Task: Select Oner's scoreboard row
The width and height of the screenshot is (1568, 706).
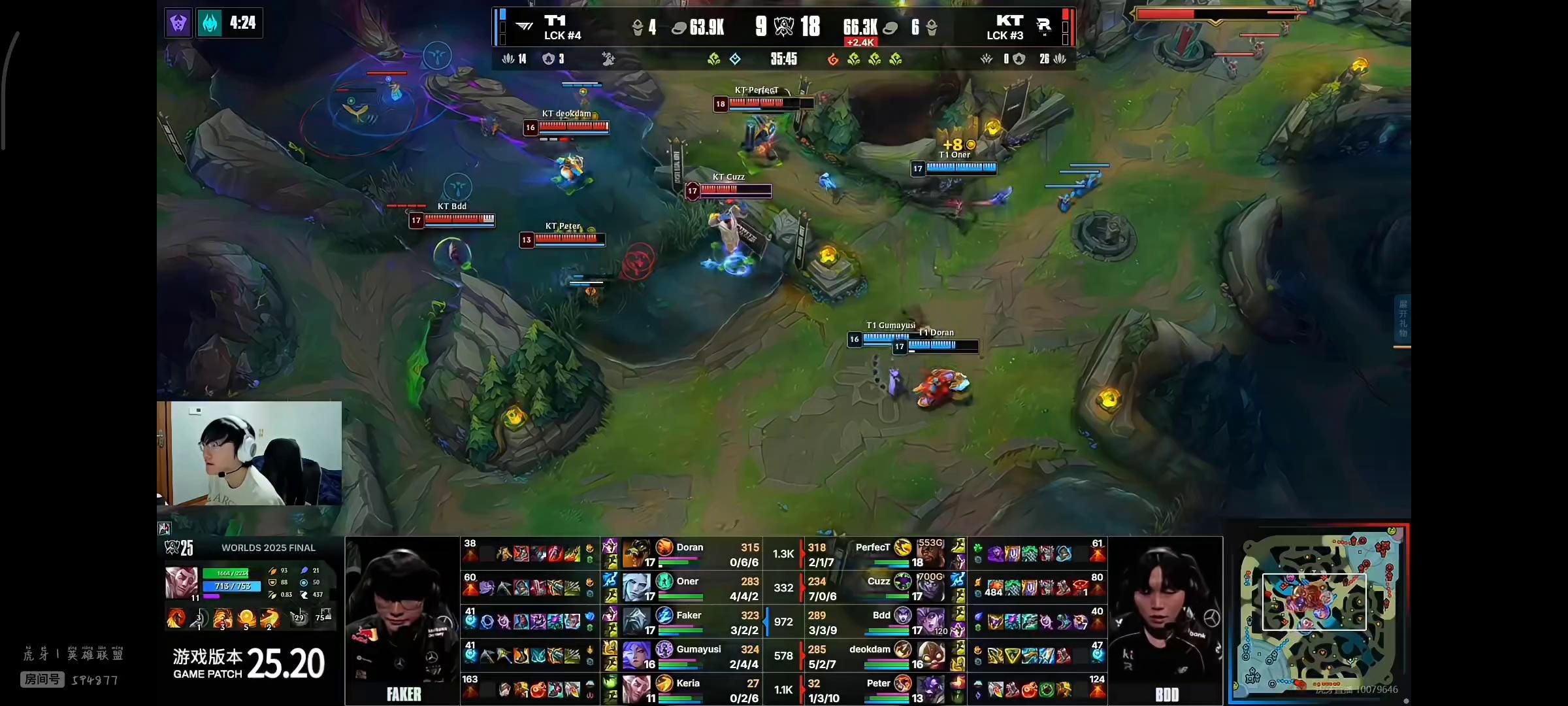Action: pyautogui.click(x=693, y=588)
